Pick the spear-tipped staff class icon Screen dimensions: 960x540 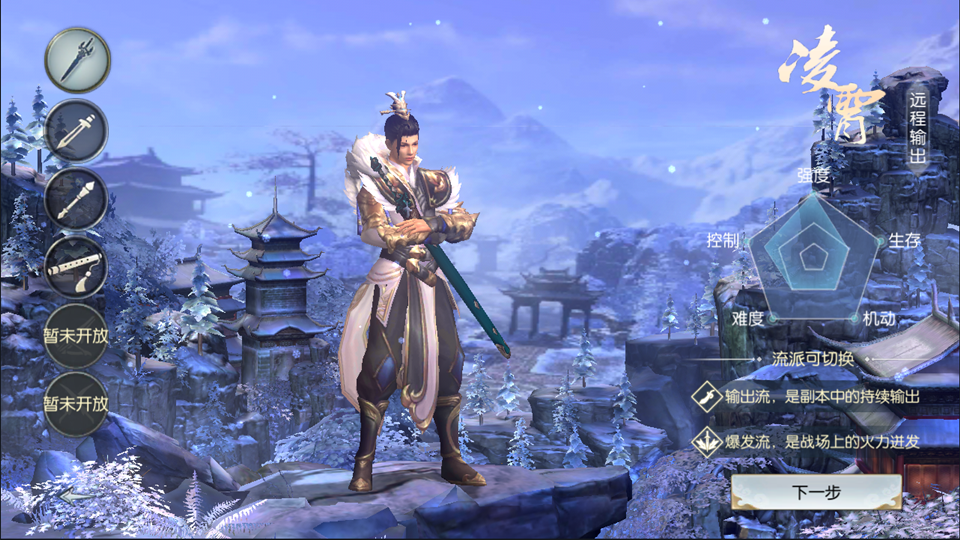point(77,199)
